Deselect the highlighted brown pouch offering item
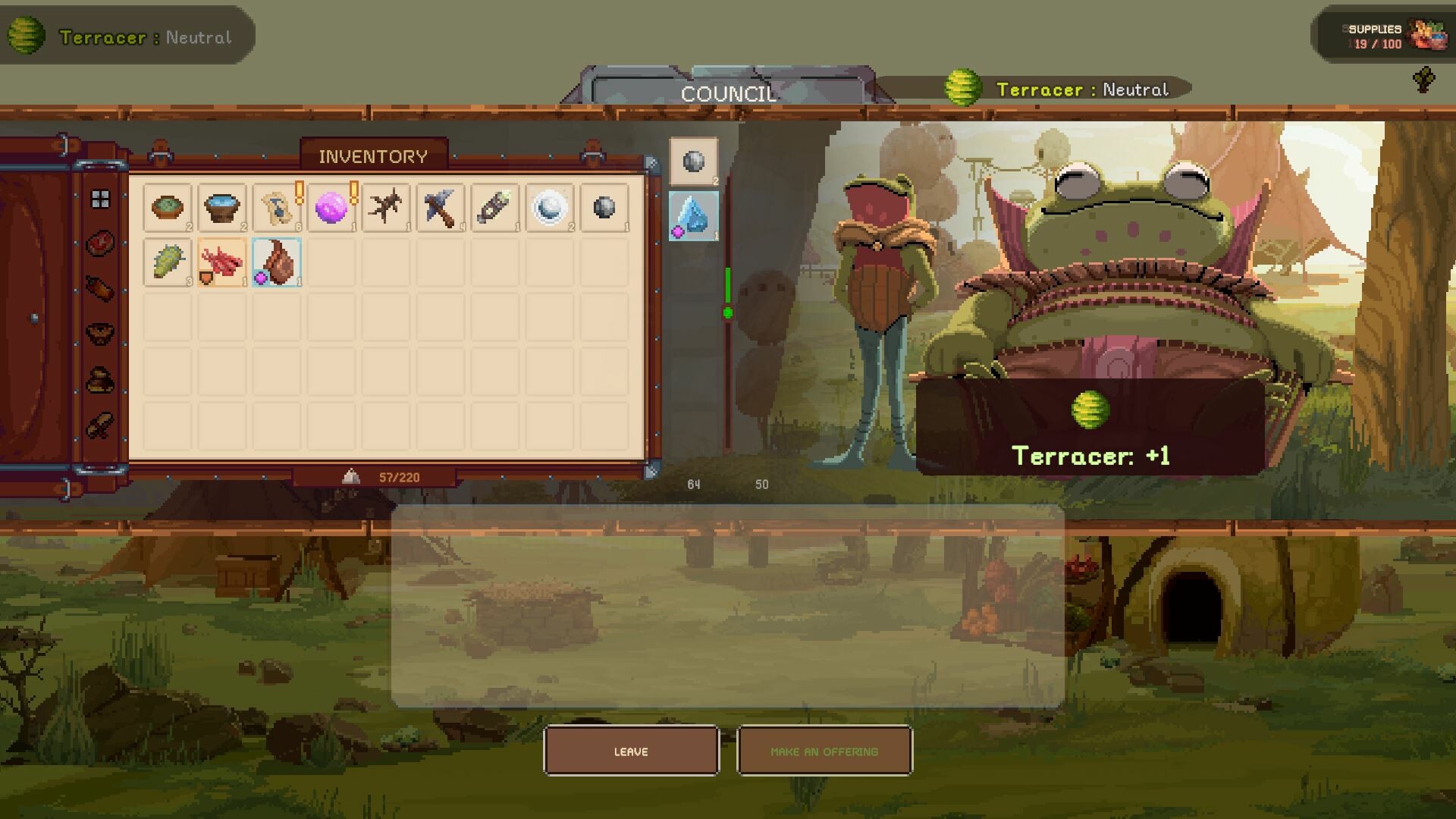The width and height of the screenshot is (1456, 819). [276, 265]
